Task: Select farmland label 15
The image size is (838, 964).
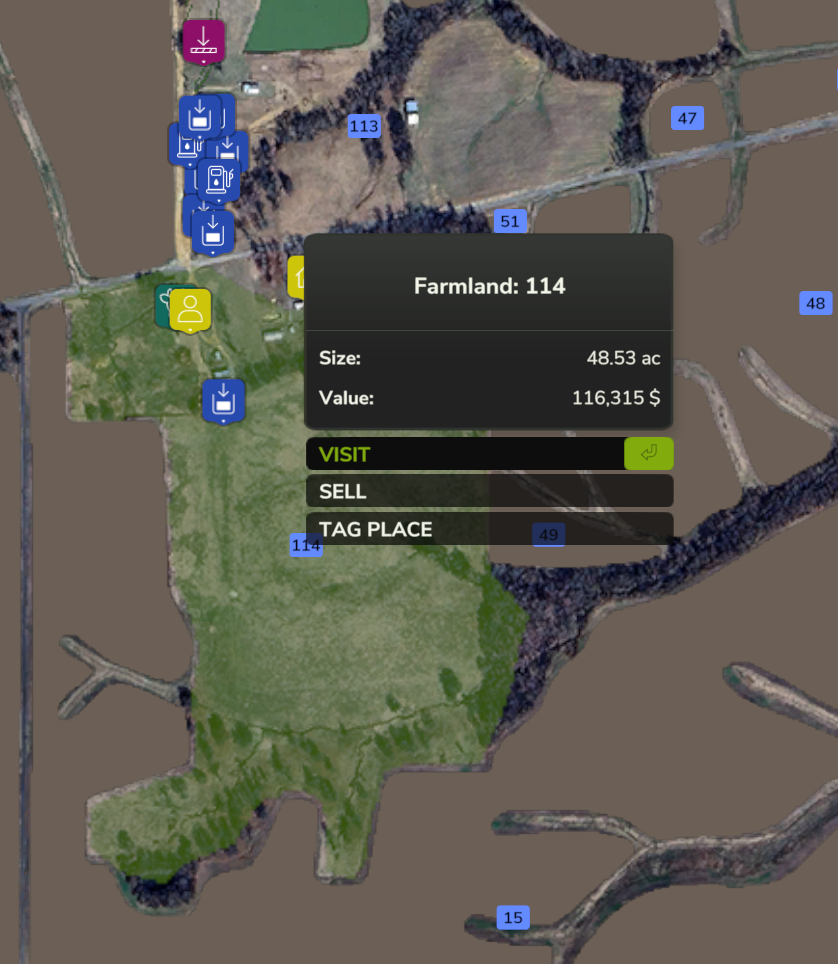Action: pos(513,917)
